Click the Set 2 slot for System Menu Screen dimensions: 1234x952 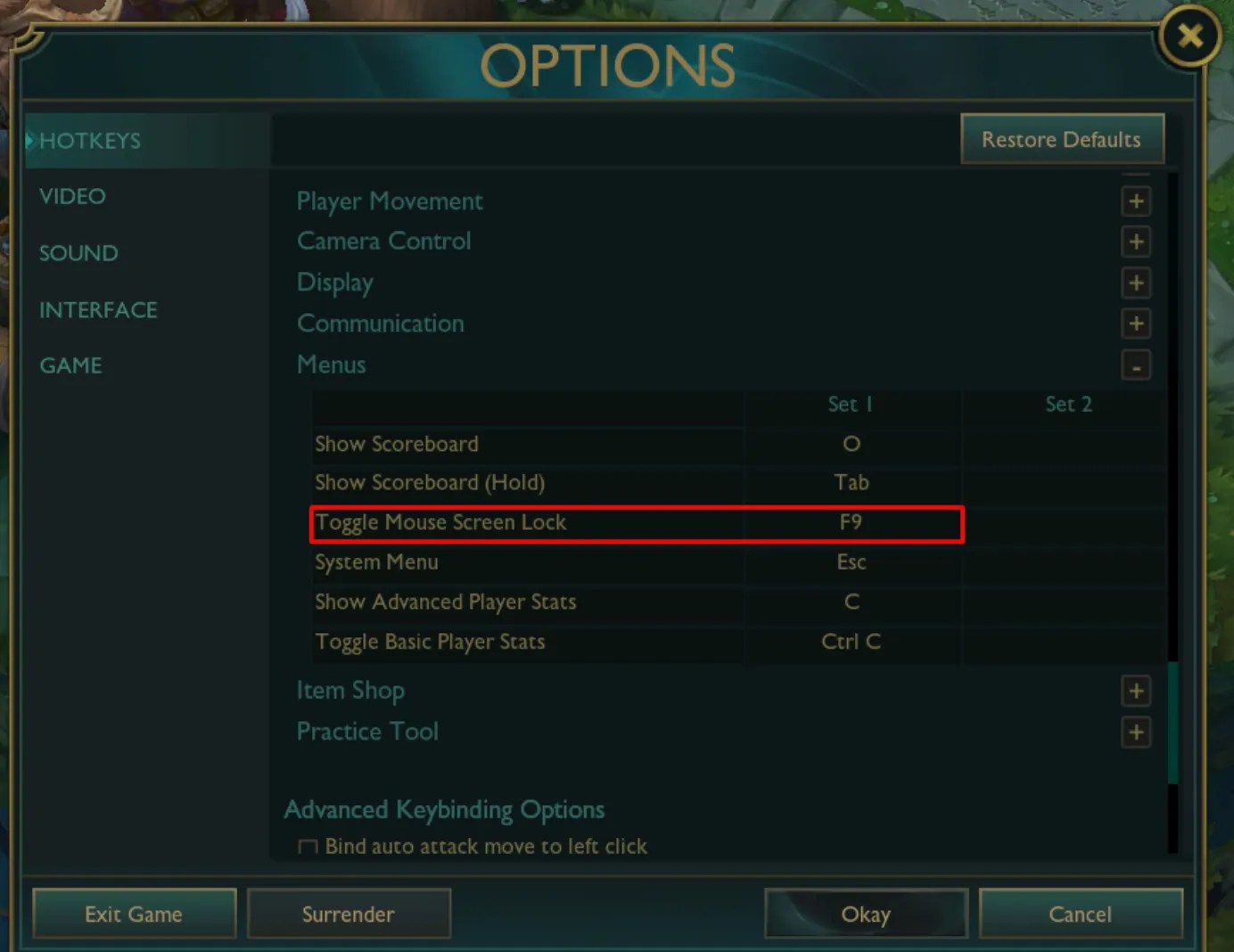pos(1067,562)
